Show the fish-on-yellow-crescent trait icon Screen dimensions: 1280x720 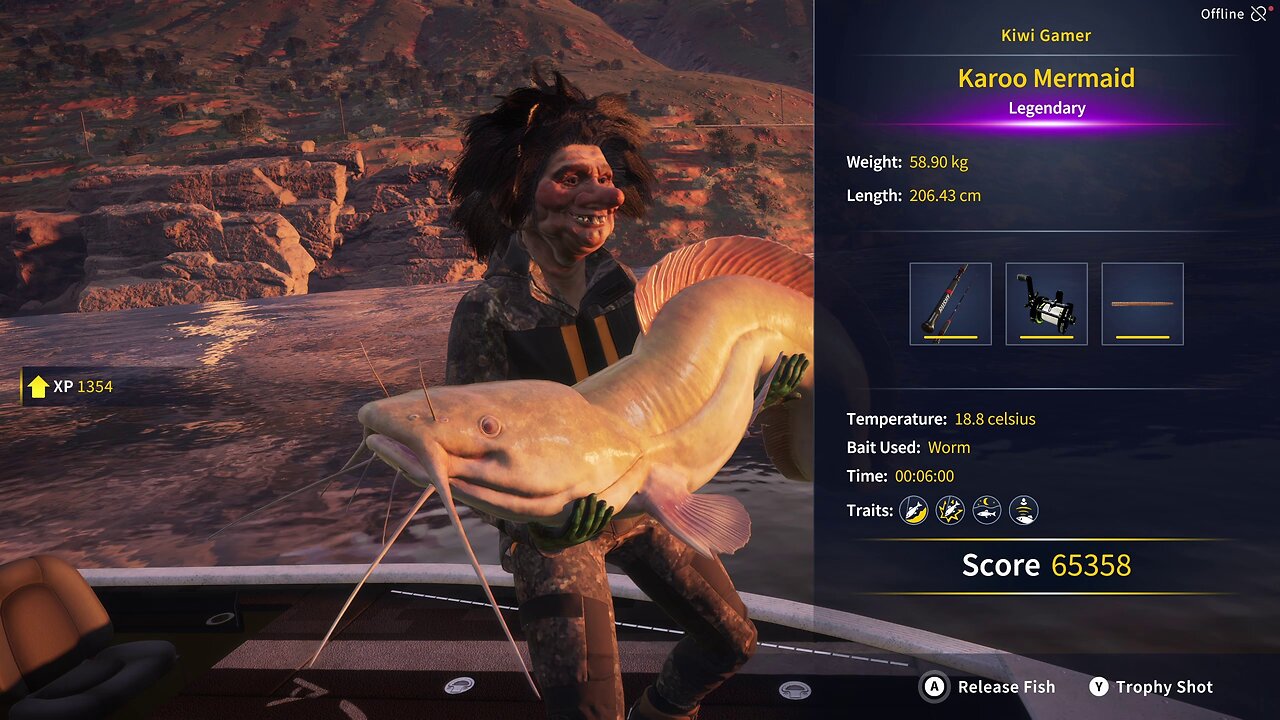913,511
